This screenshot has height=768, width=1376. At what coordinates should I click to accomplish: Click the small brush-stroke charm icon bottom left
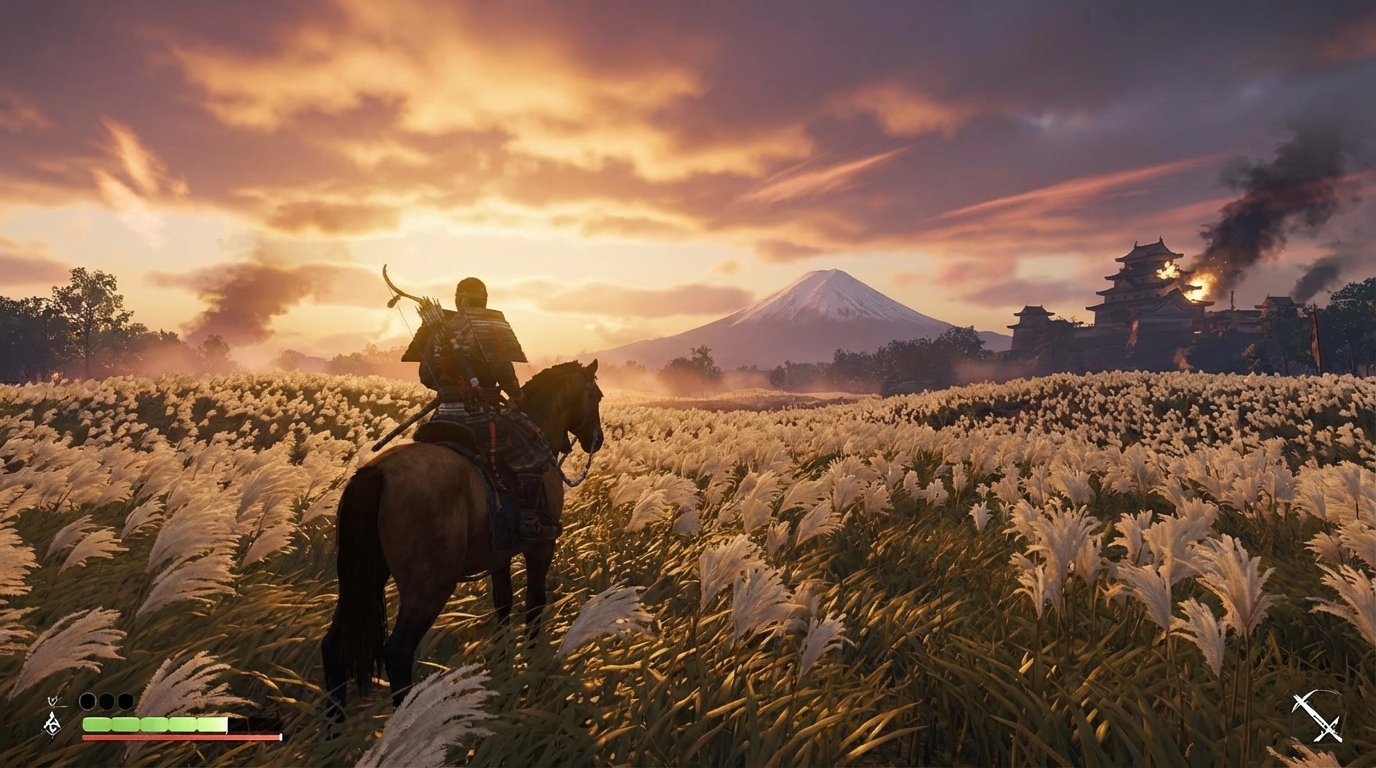[x=53, y=701]
